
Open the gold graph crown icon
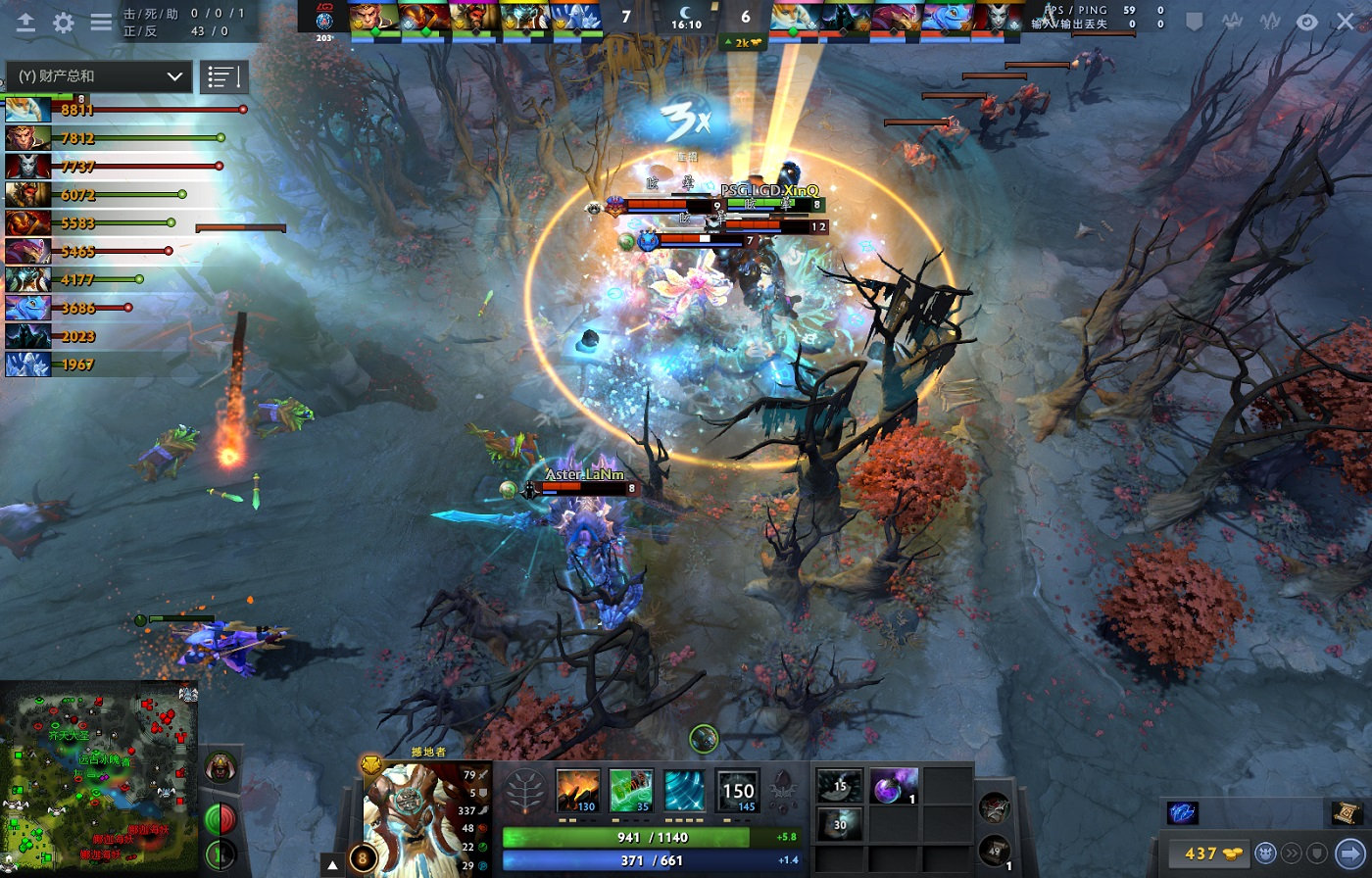point(1230,22)
